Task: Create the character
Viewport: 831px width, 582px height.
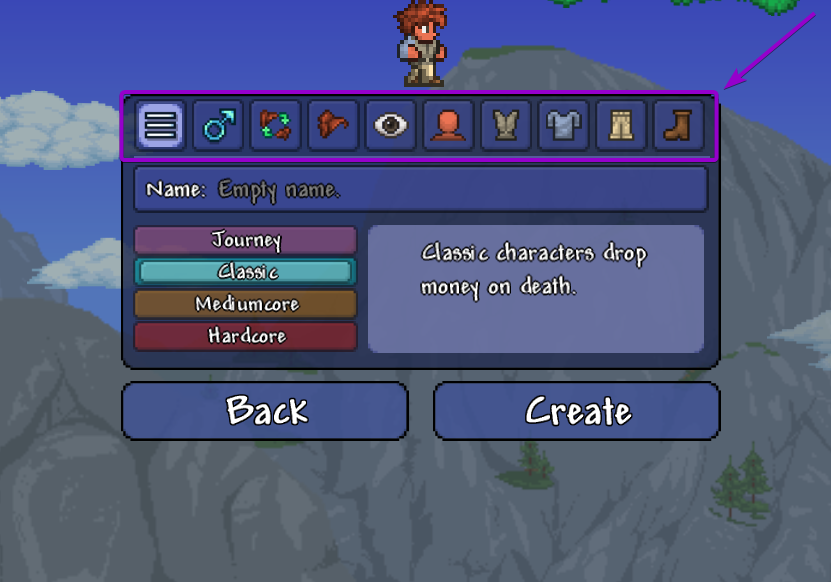Action: (x=577, y=411)
